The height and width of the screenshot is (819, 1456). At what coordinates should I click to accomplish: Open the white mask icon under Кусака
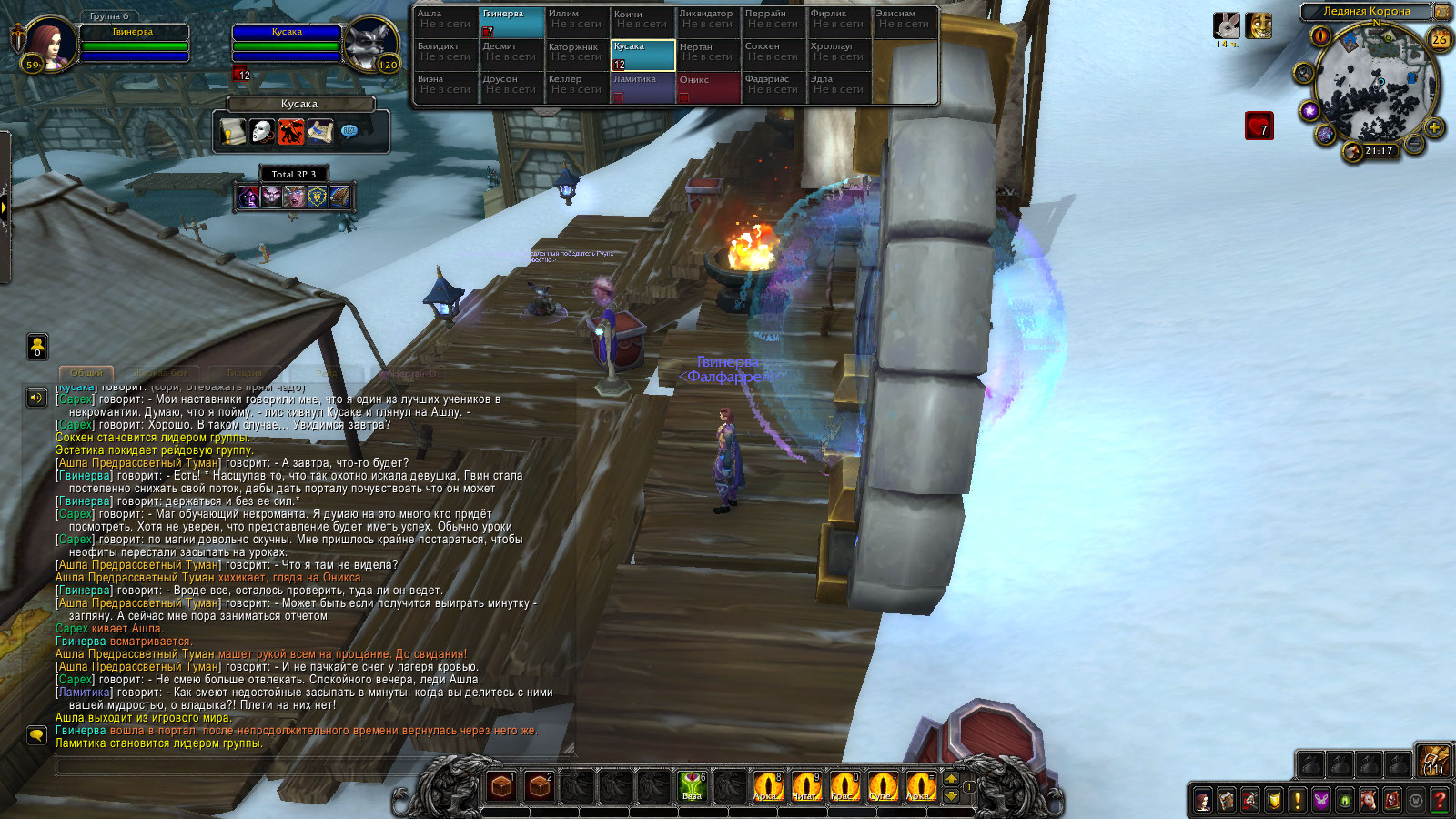[x=262, y=133]
